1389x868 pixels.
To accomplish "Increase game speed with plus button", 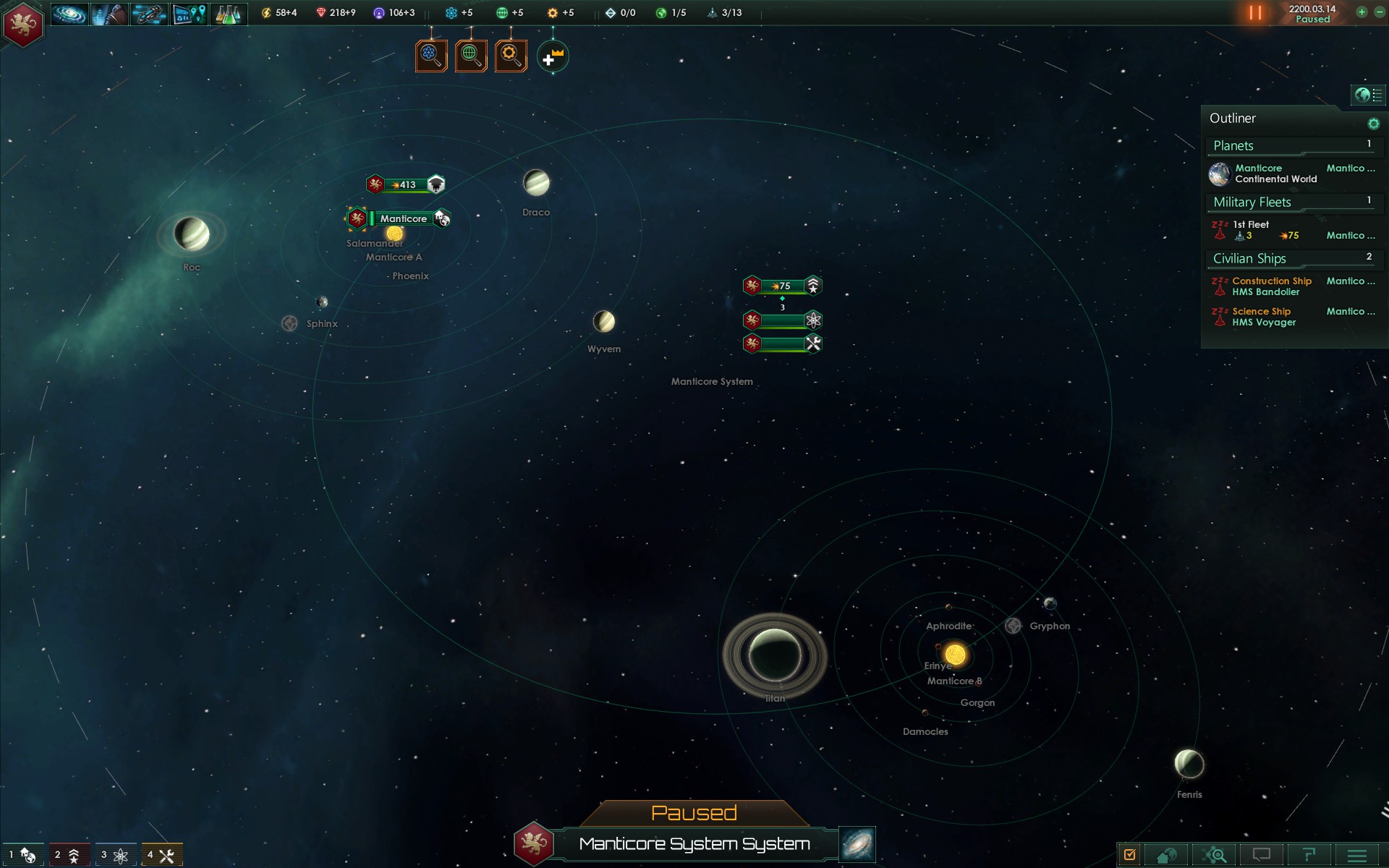I will [x=1362, y=12].
